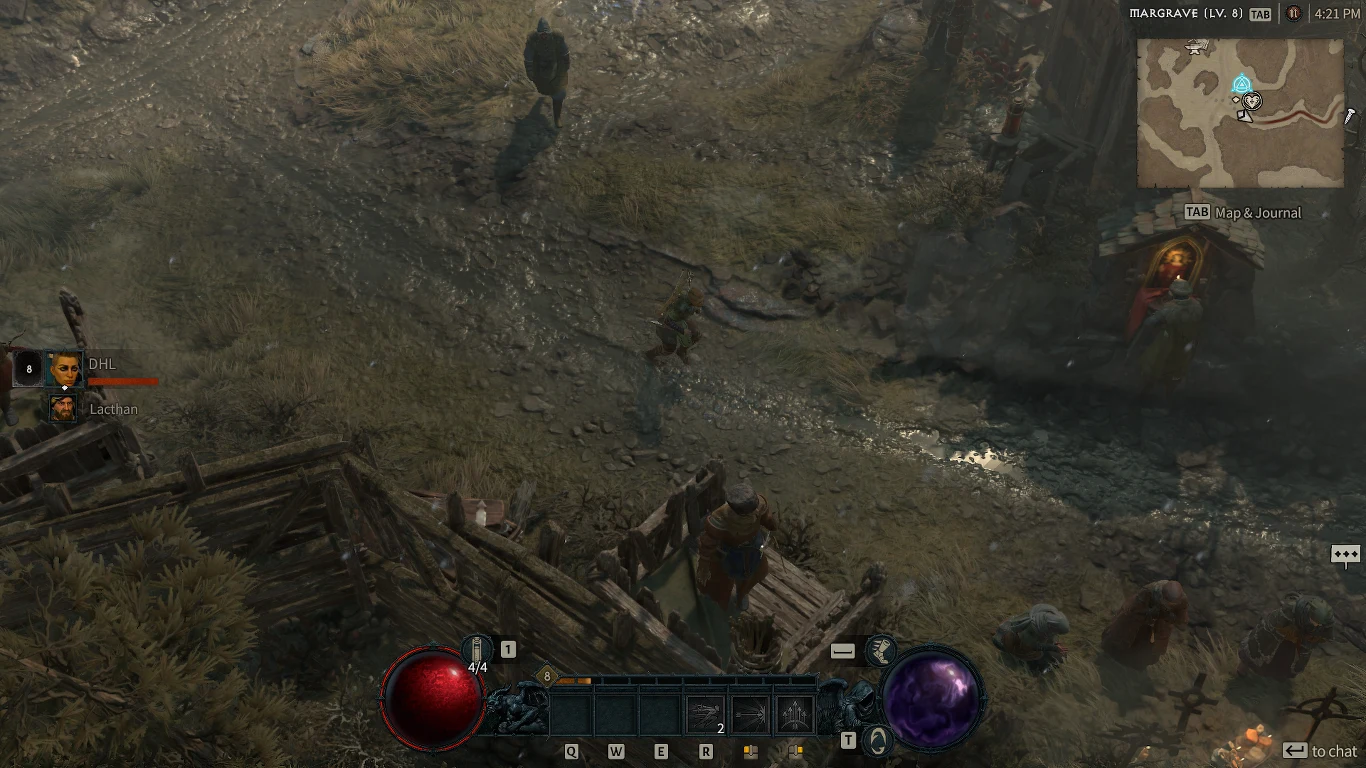1366x768 pixels.
Task: Click the event indicator icon beside the clock
Action: (1293, 14)
